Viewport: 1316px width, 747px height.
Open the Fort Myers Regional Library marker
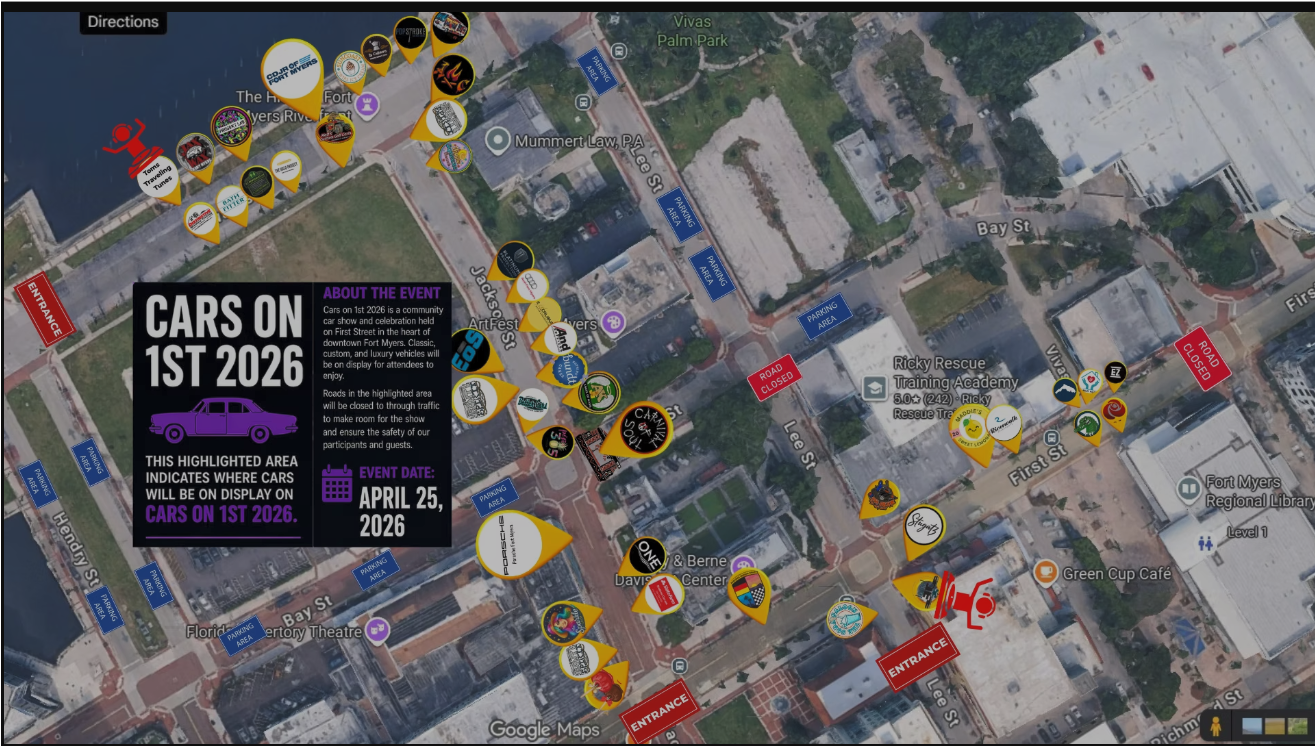[1188, 489]
